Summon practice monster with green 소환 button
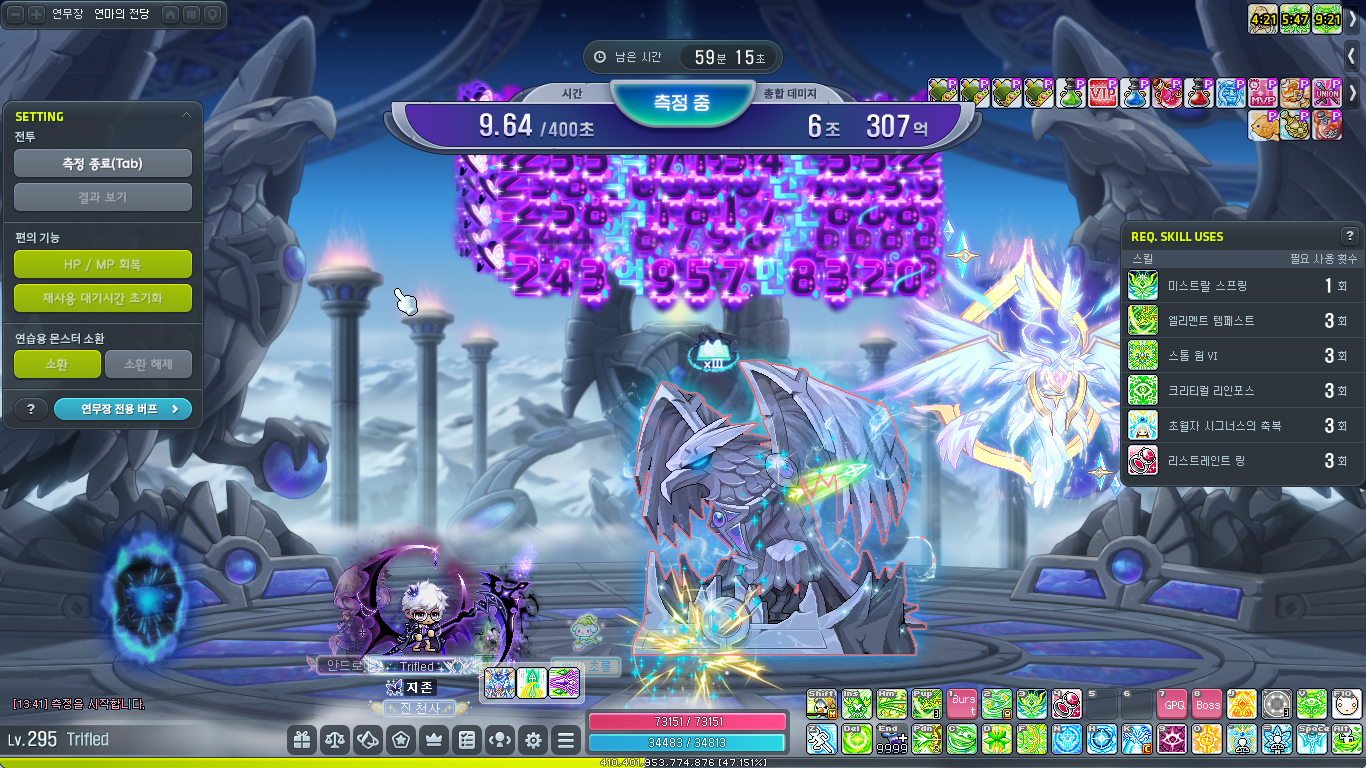Screen dimensions: 1366x768 (x=57, y=364)
